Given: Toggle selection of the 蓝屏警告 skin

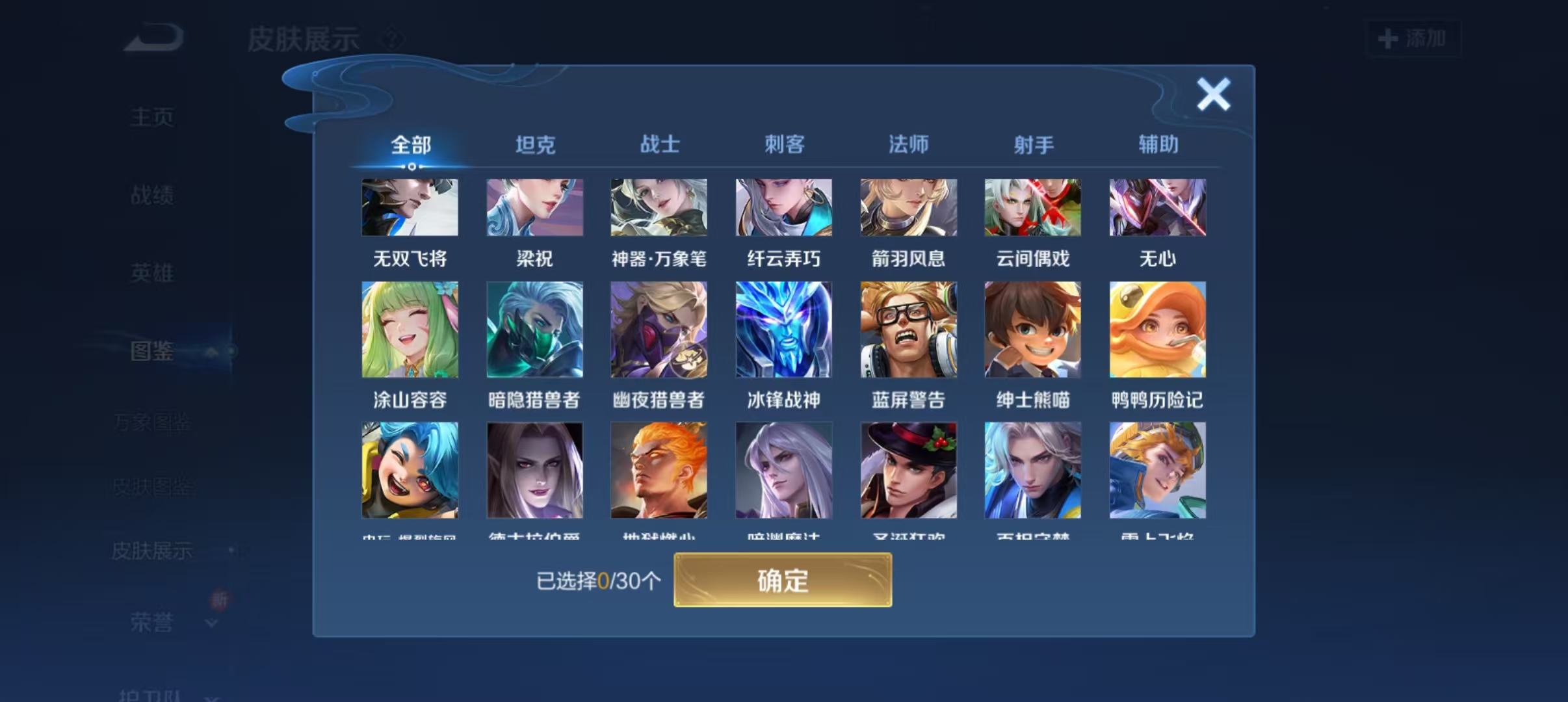Looking at the screenshot, I should coord(908,330).
